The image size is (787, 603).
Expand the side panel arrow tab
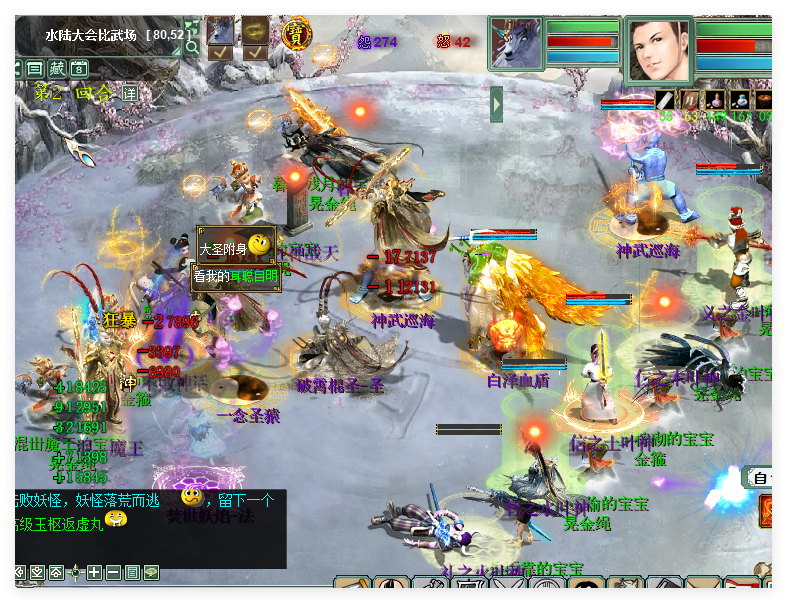click(x=497, y=104)
